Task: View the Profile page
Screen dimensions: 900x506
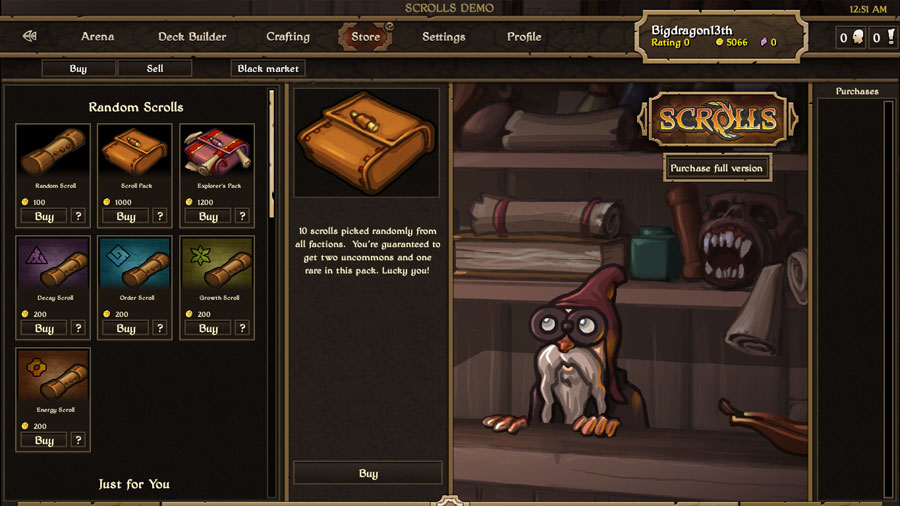Action: 524,37
